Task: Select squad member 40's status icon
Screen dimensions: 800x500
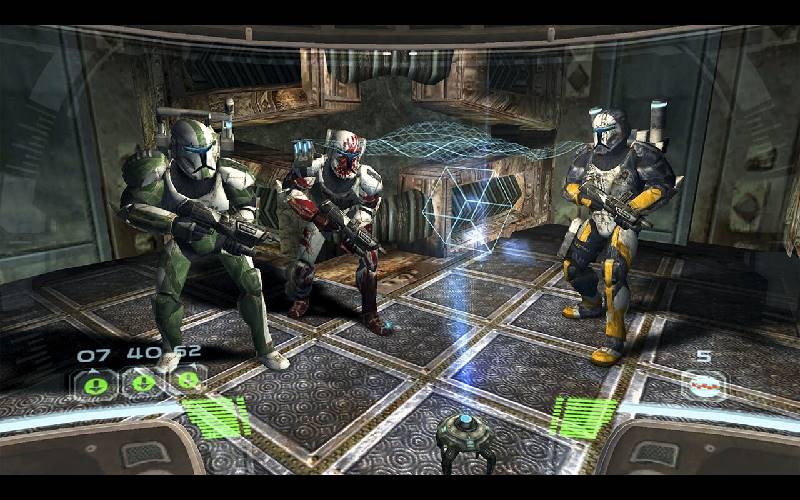Action: [x=141, y=383]
